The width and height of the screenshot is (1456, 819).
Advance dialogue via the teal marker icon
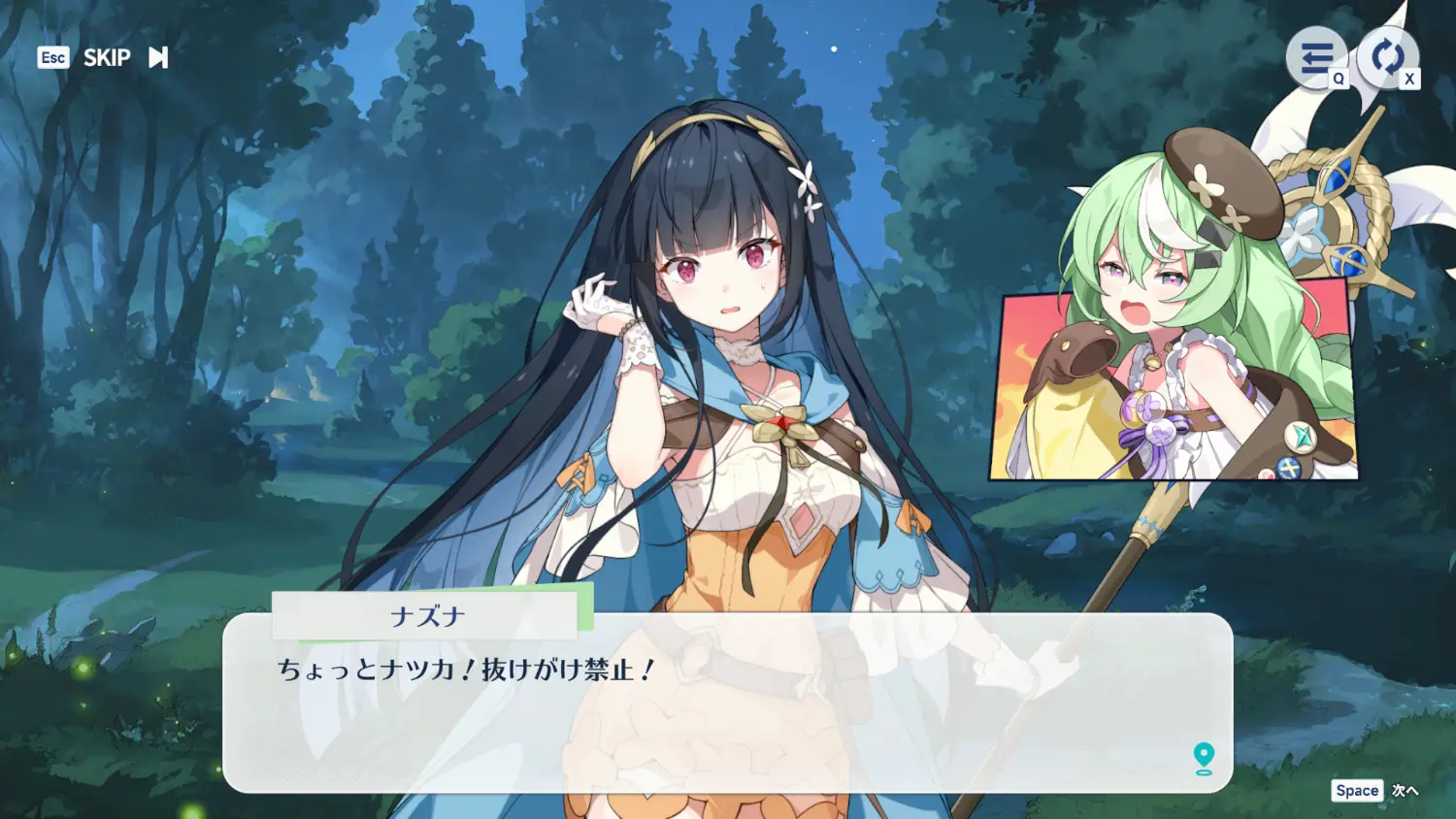coord(1204,758)
